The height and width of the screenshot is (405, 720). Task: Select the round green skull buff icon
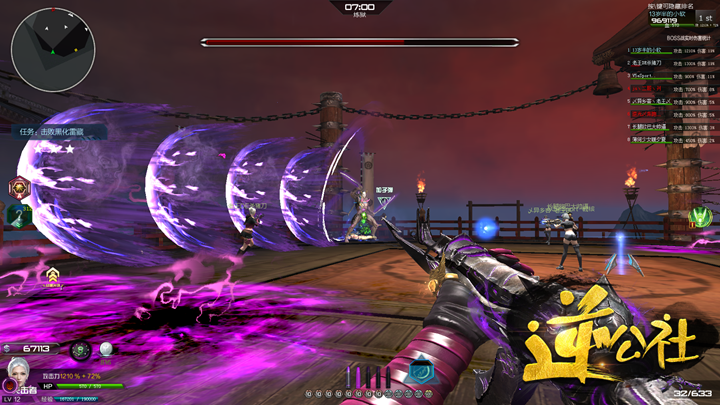click(81, 349)
